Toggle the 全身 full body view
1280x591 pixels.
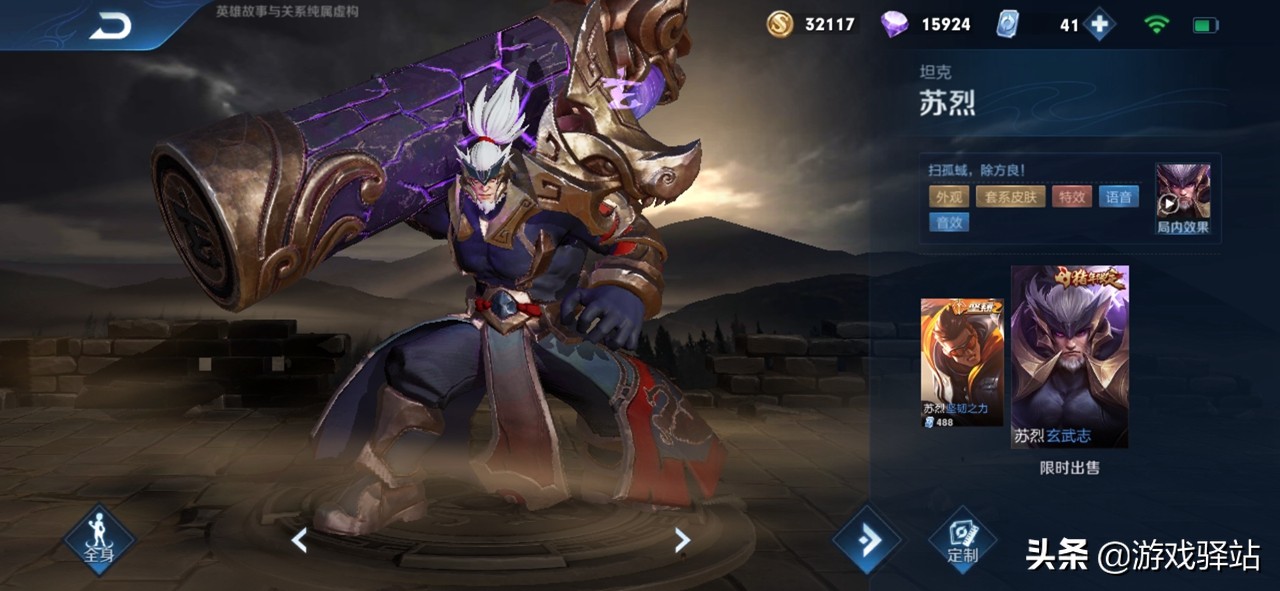[98, 540]
